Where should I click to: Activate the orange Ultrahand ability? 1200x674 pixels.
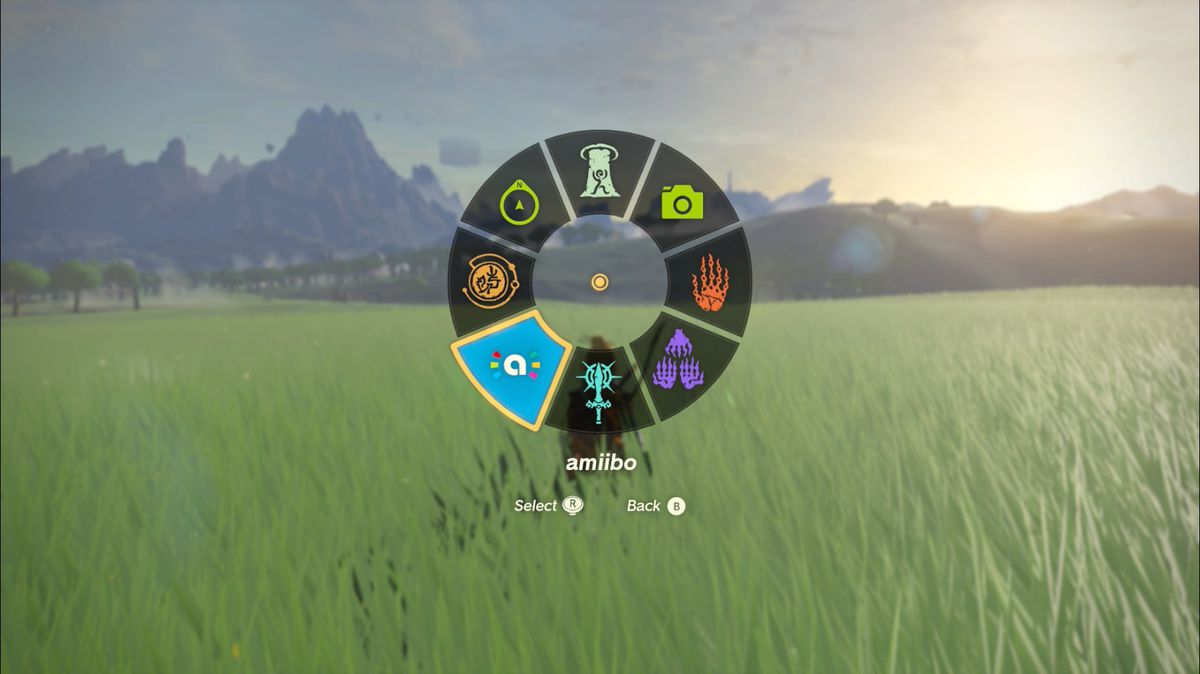pyautogui.click(x=710, y=282)
